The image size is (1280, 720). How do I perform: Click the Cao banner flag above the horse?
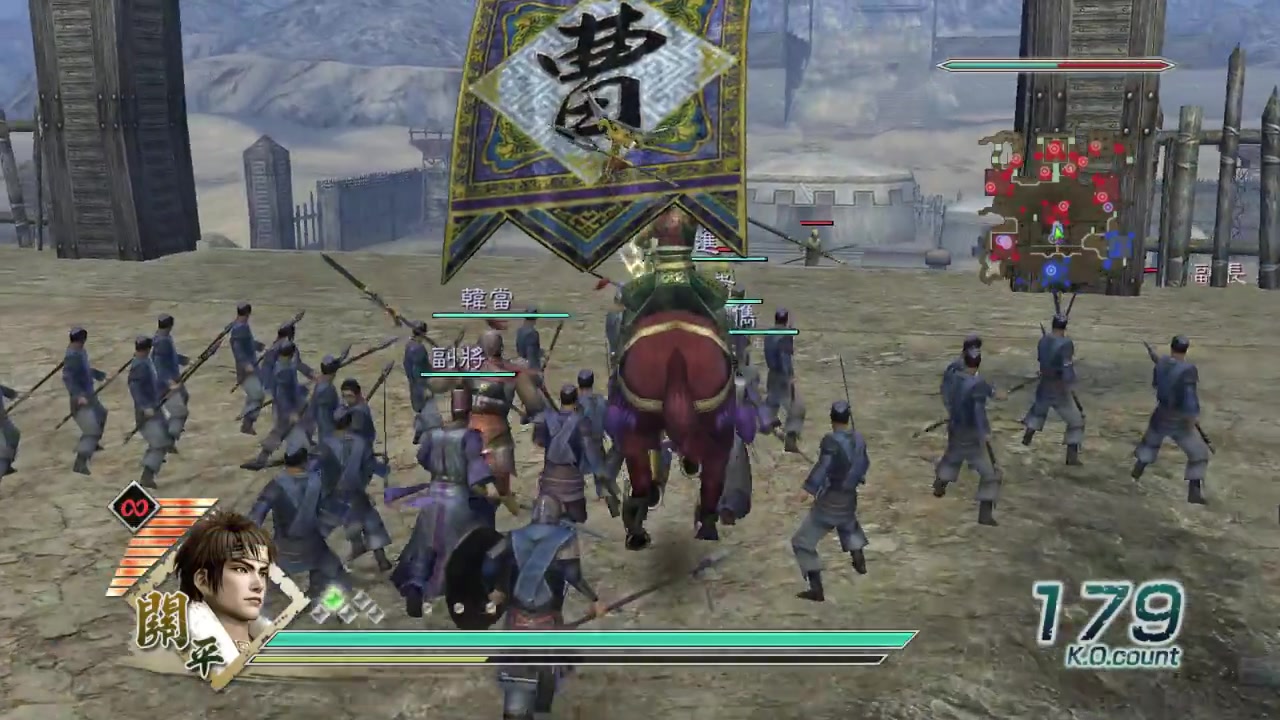coord(590,110)
